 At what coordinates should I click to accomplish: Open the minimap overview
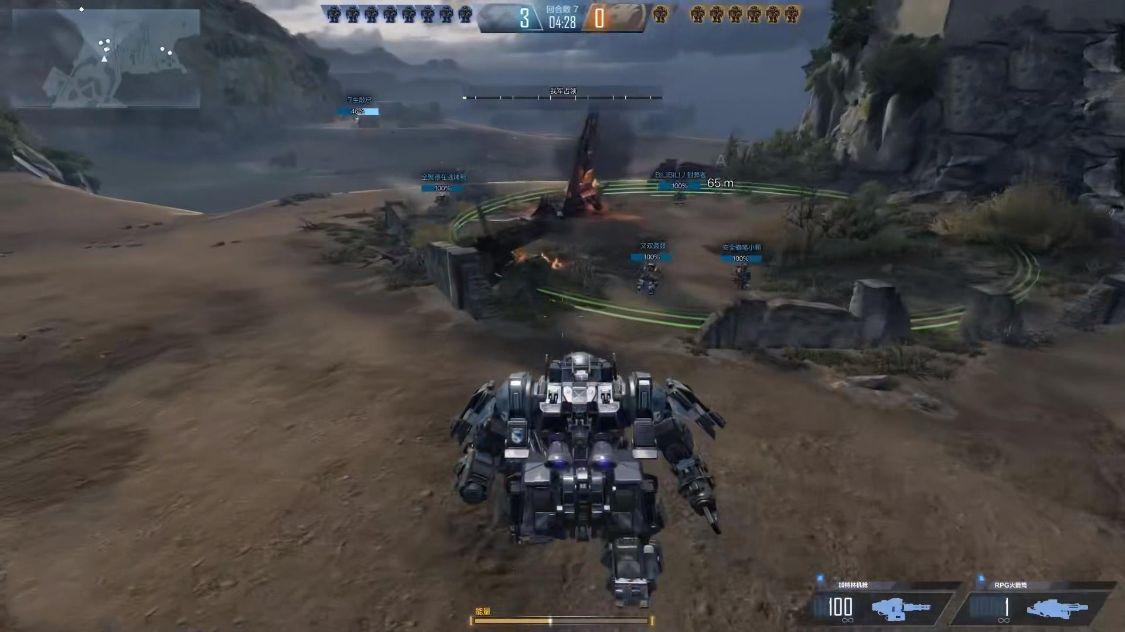[106, 58]
